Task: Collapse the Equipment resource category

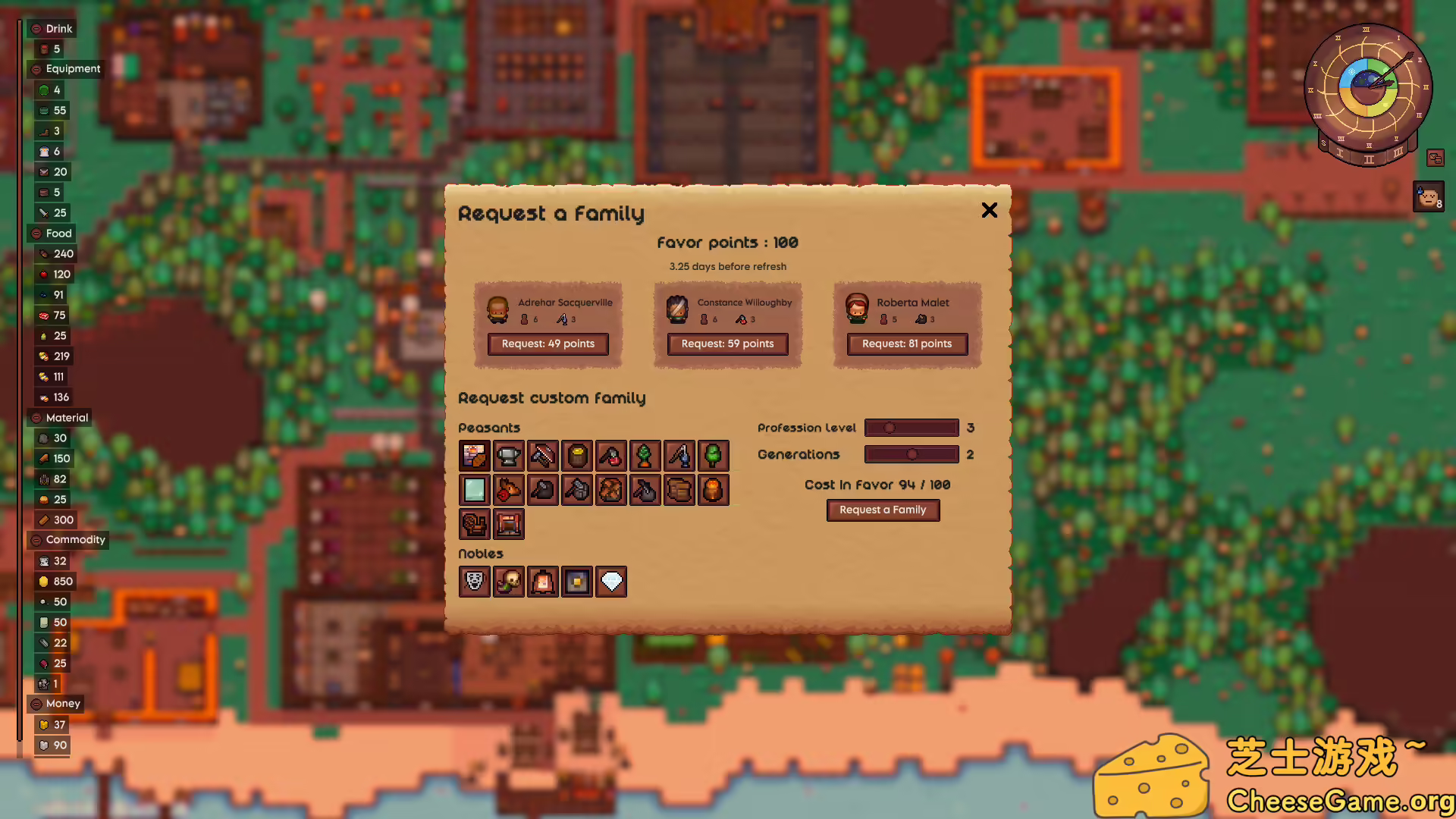Action: coord(36,69)
